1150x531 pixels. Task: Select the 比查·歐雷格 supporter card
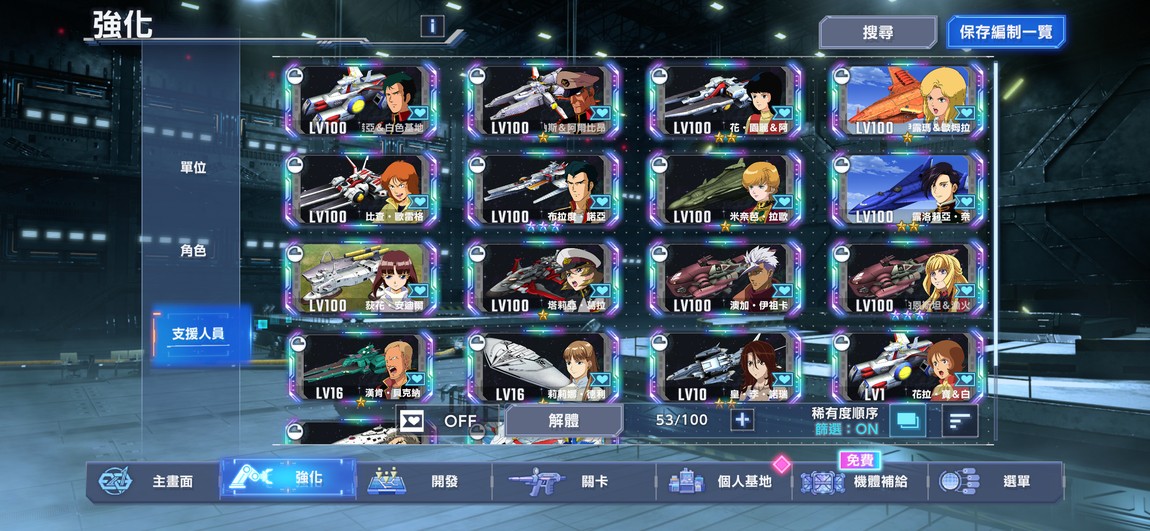(x=361, y=189)
